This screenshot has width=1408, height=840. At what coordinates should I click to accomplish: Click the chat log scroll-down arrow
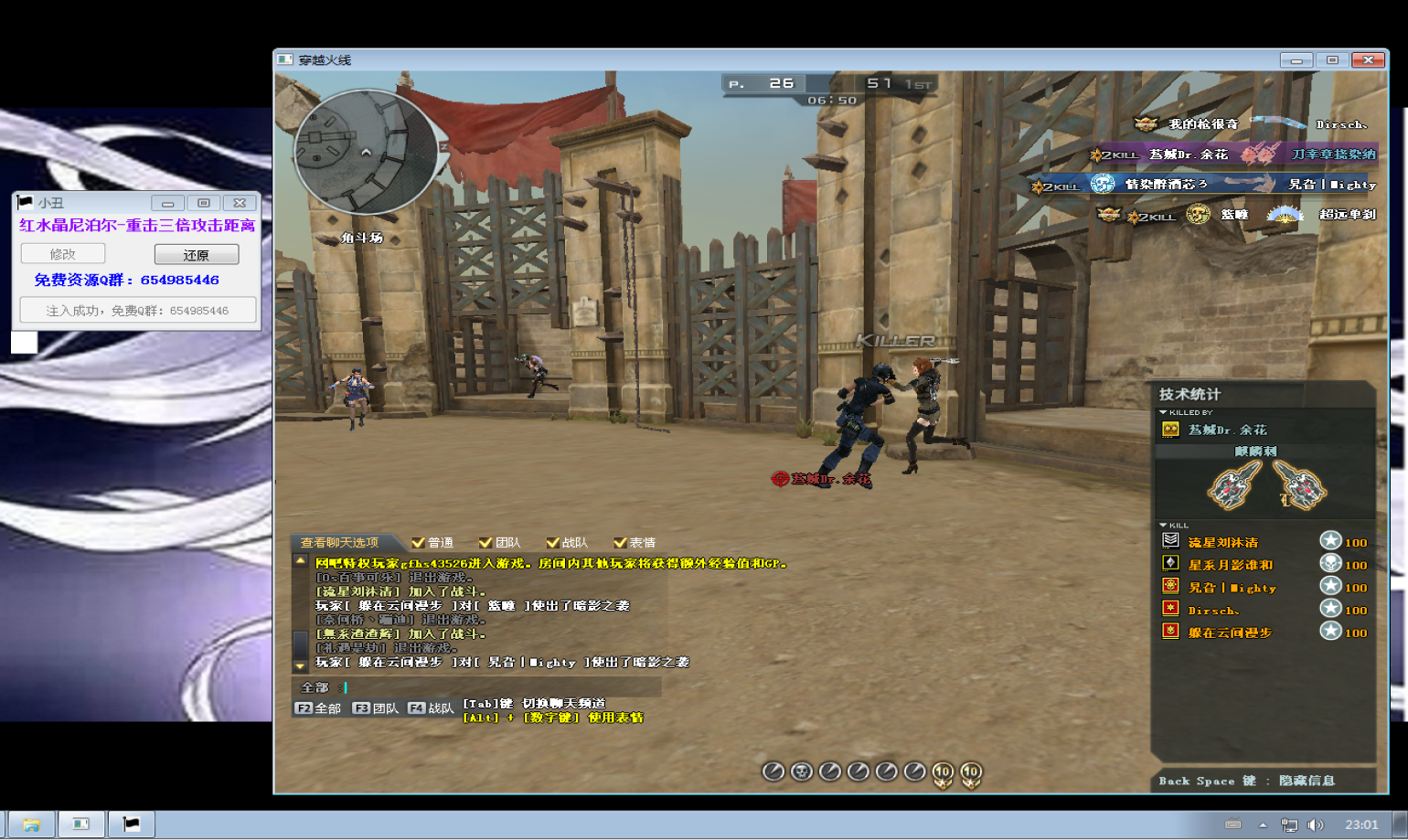(300, 665)
